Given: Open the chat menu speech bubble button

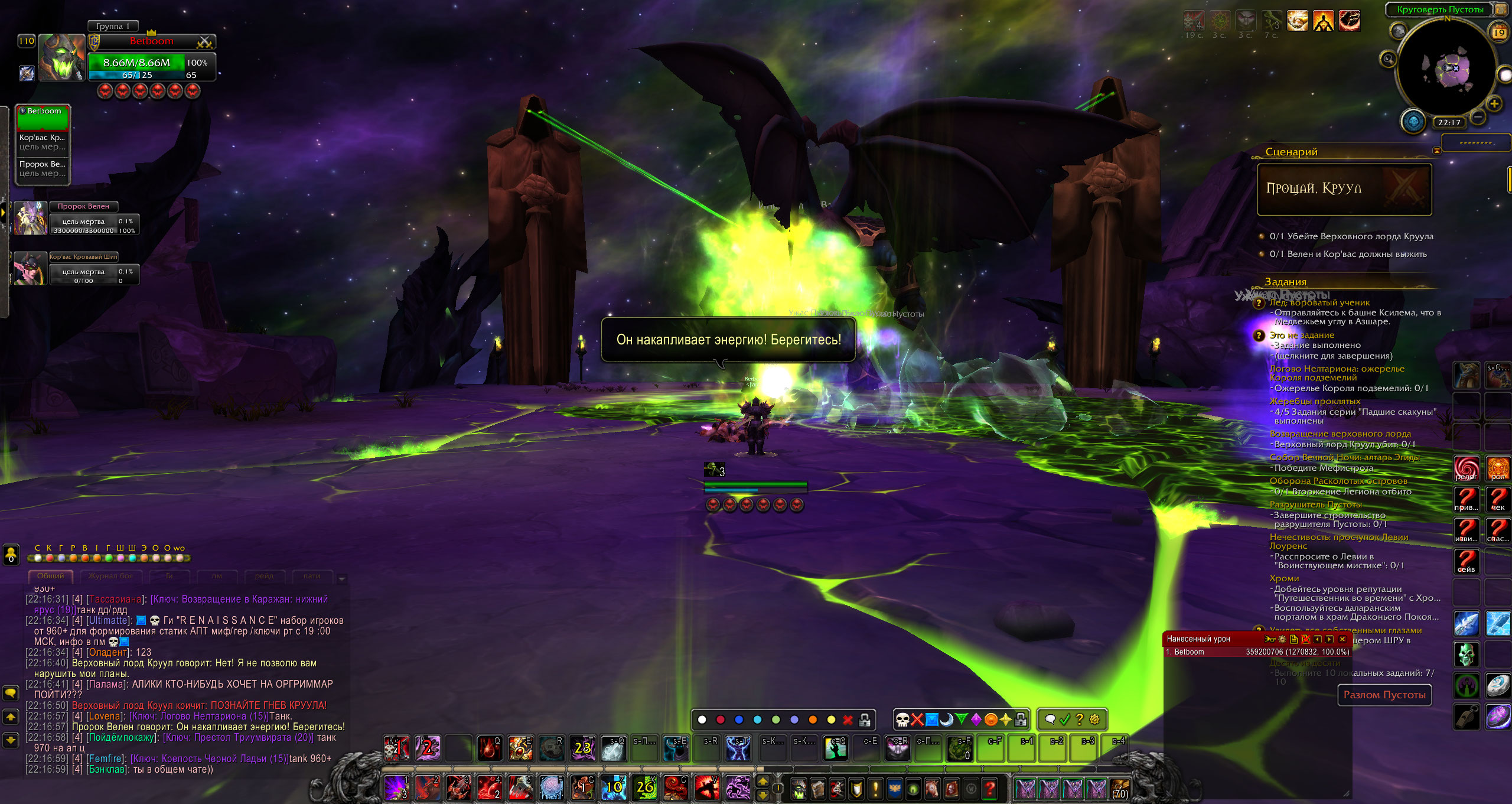Looking at the screenshot, I should (x=11, y=692).
